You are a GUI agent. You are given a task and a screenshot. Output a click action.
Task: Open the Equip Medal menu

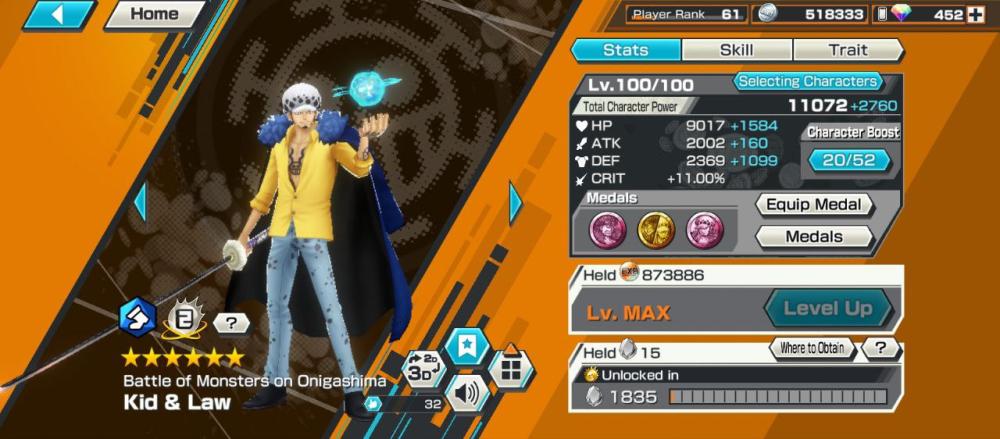(x=812, y=205)
